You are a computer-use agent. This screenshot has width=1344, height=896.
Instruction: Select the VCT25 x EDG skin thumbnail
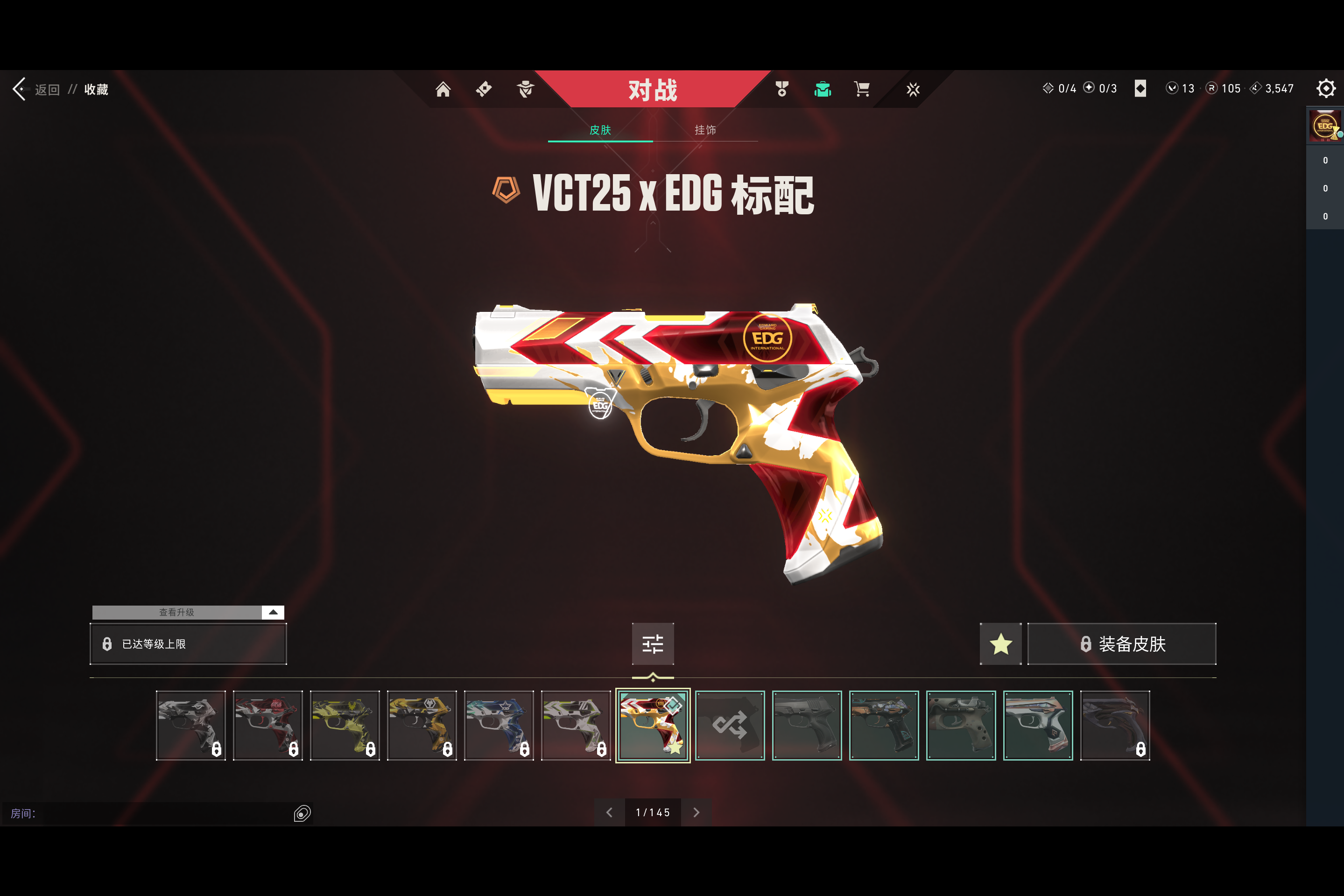(652, 725)
